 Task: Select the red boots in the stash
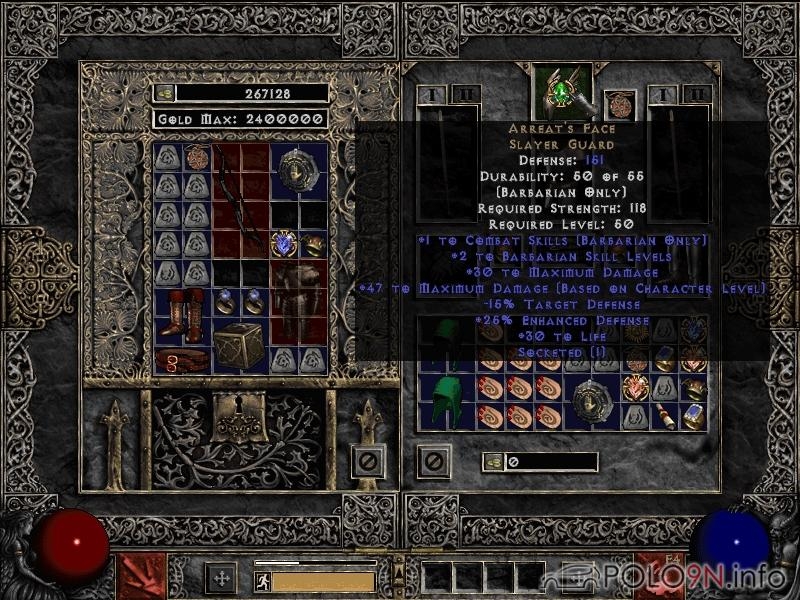(183, 313)
